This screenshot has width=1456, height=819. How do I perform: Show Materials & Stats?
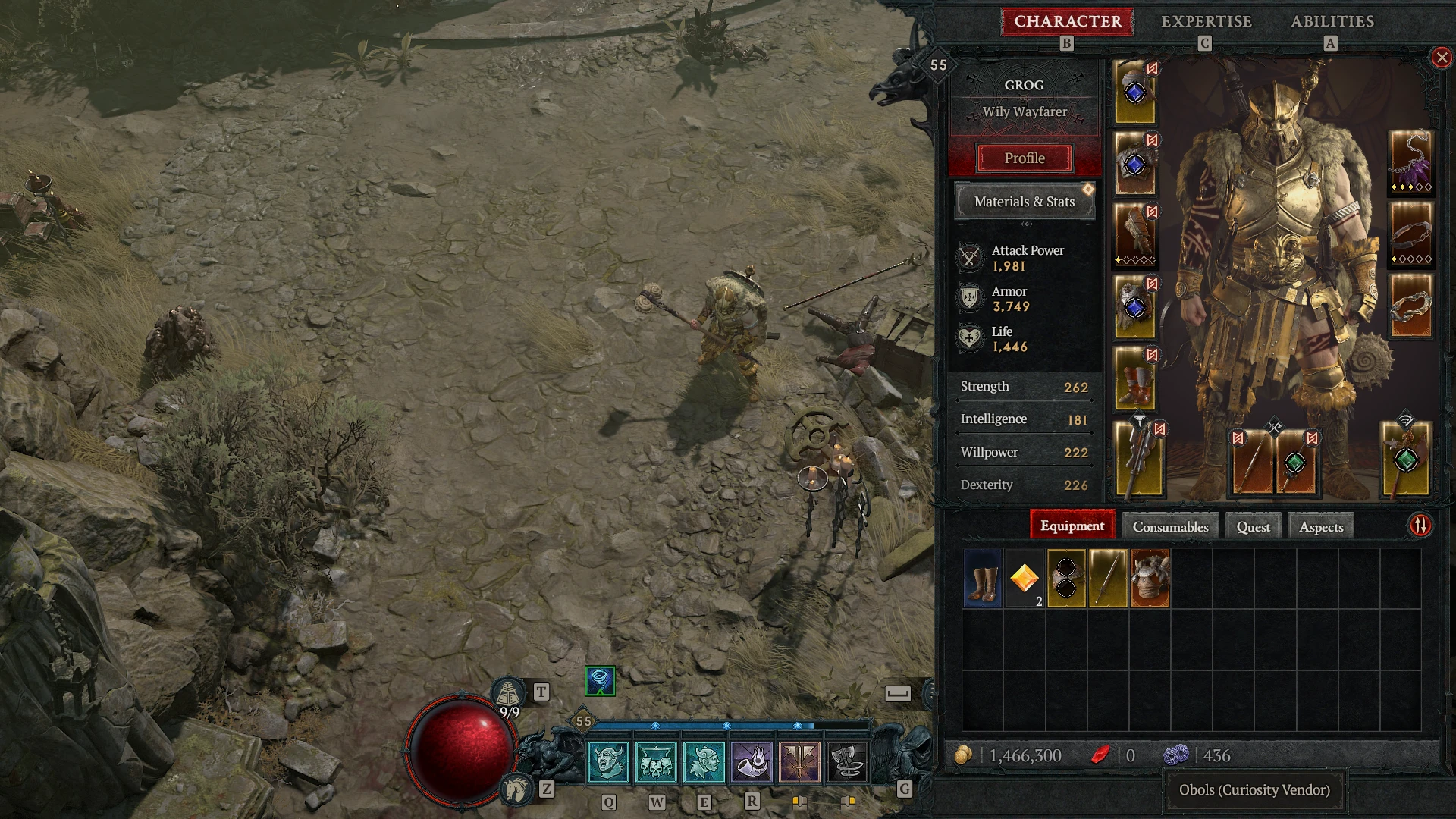(1024, 202)
